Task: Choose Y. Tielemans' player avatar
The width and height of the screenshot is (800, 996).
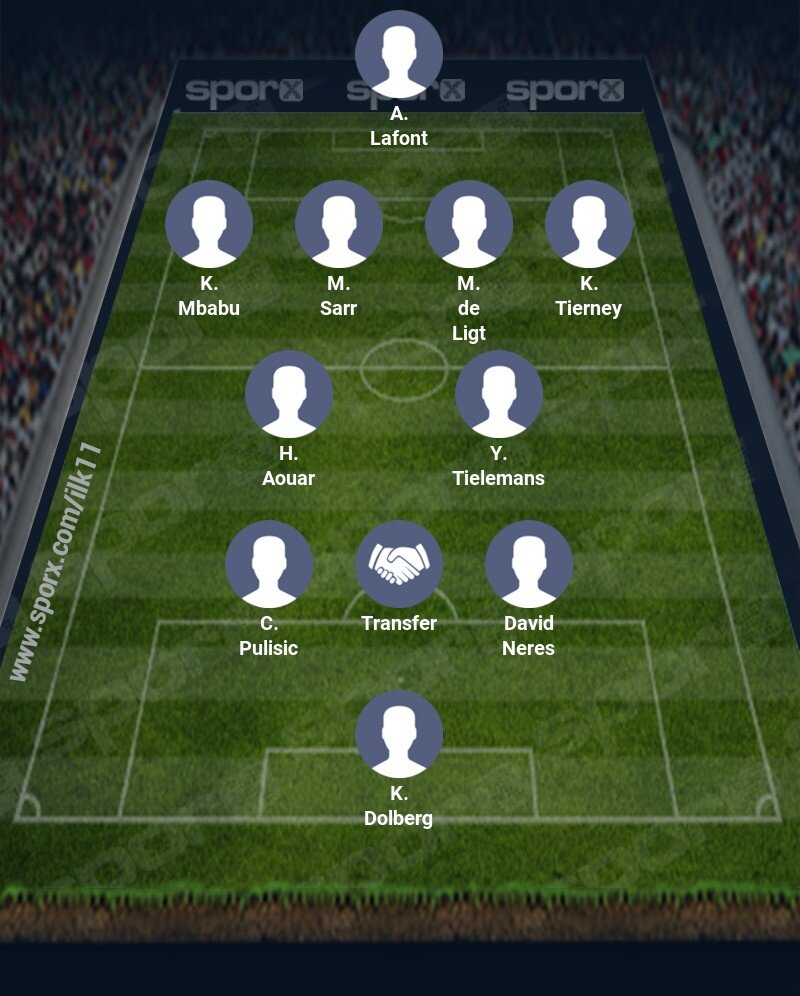Action: [499, 394]
